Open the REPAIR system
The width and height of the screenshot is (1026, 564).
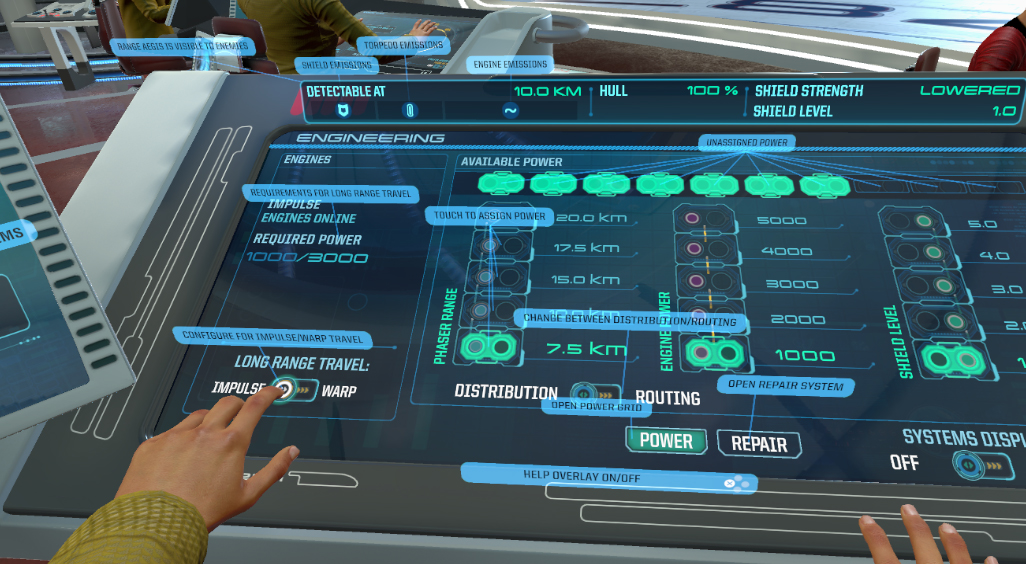tap(759, 444)
